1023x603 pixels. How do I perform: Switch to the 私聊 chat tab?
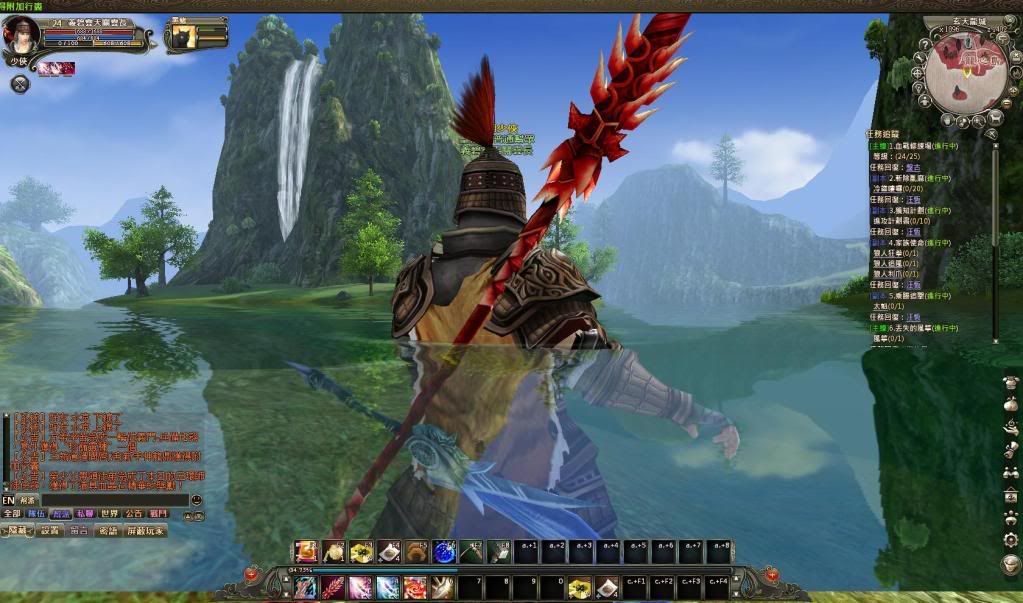pyautogui.click(x=85, y=514)
